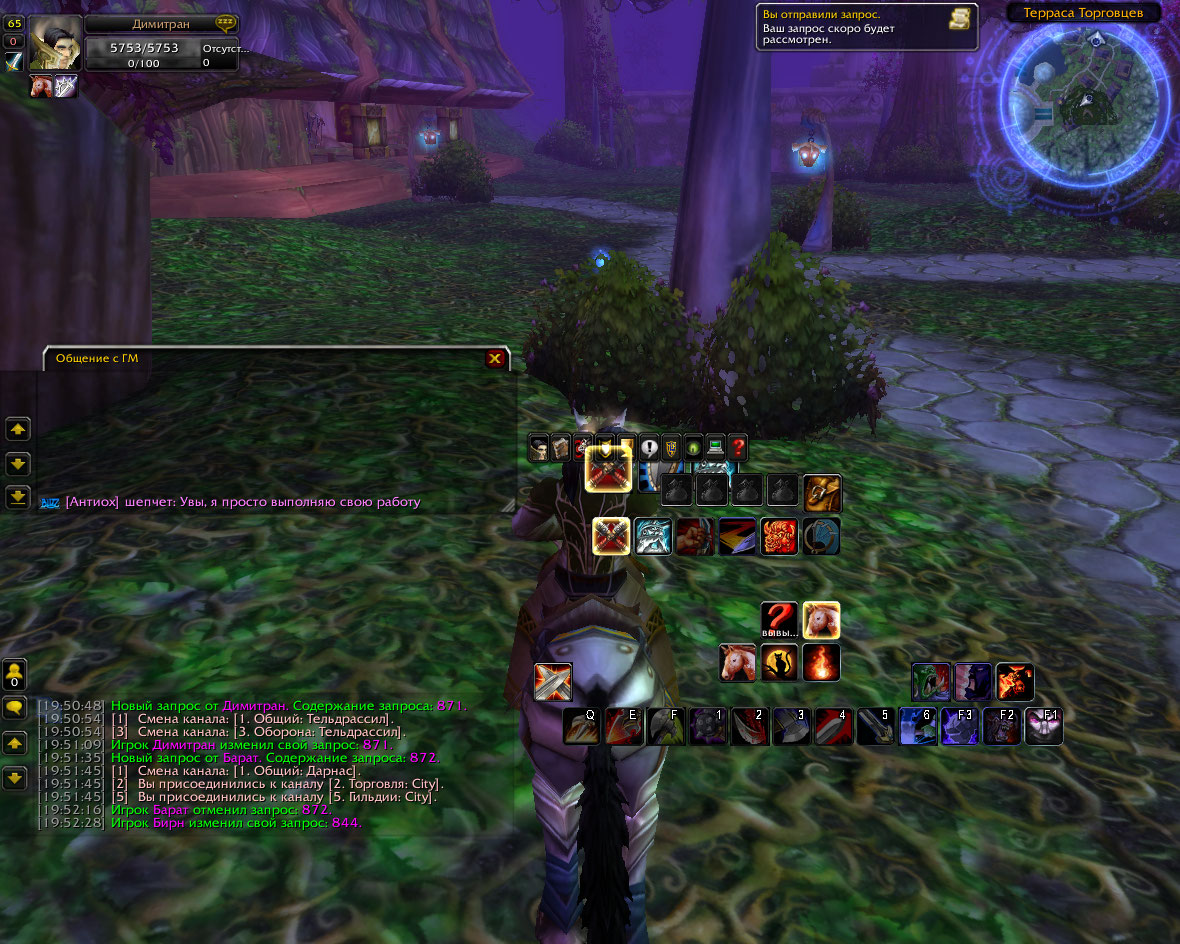Image resolution: width=1180 pixels, height=944 pixels.
Task: Activate the black cat on moon ability
Action: click(780, 663)
